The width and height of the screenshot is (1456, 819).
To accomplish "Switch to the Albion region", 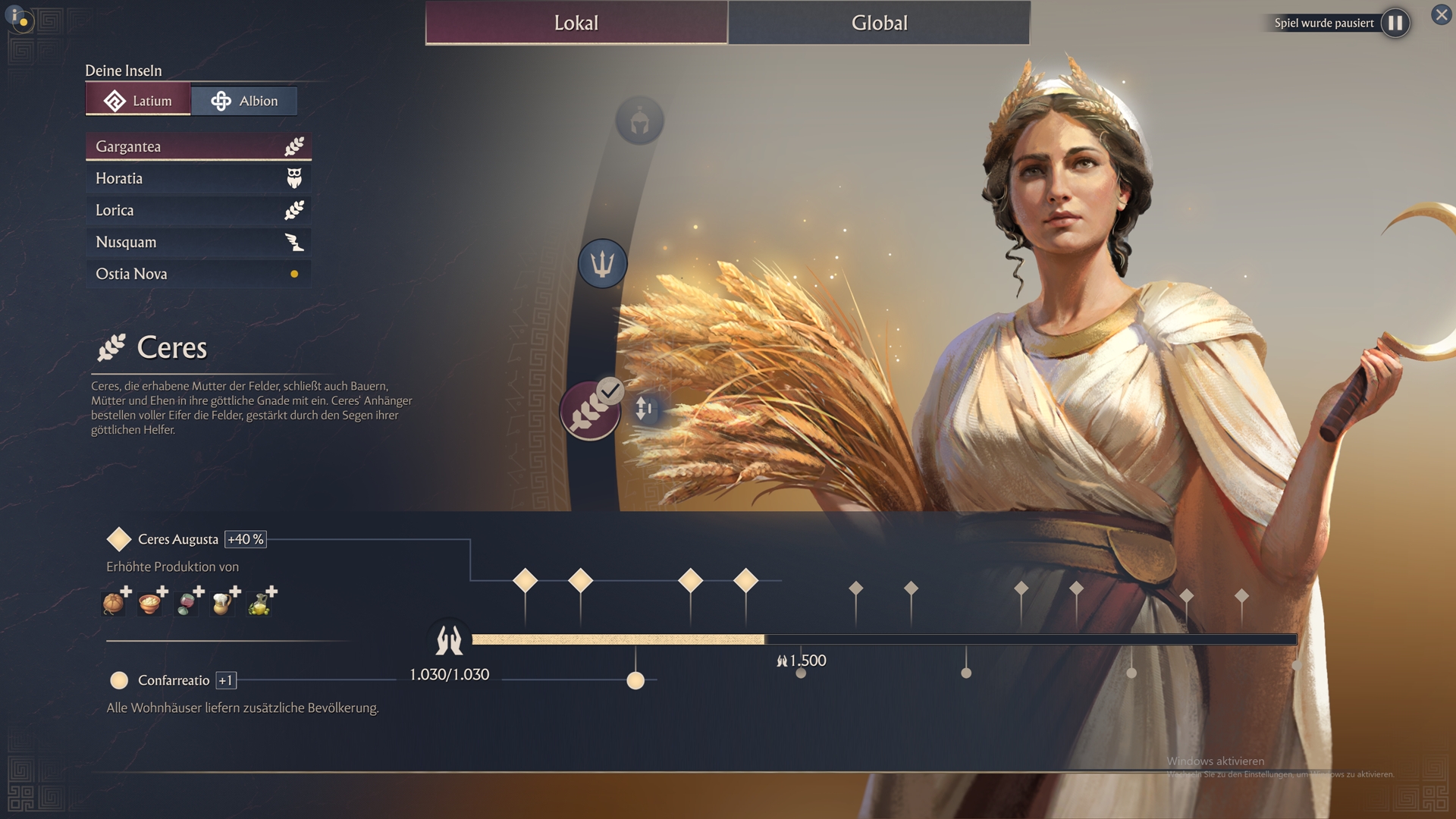I will (x=244, y=101).
